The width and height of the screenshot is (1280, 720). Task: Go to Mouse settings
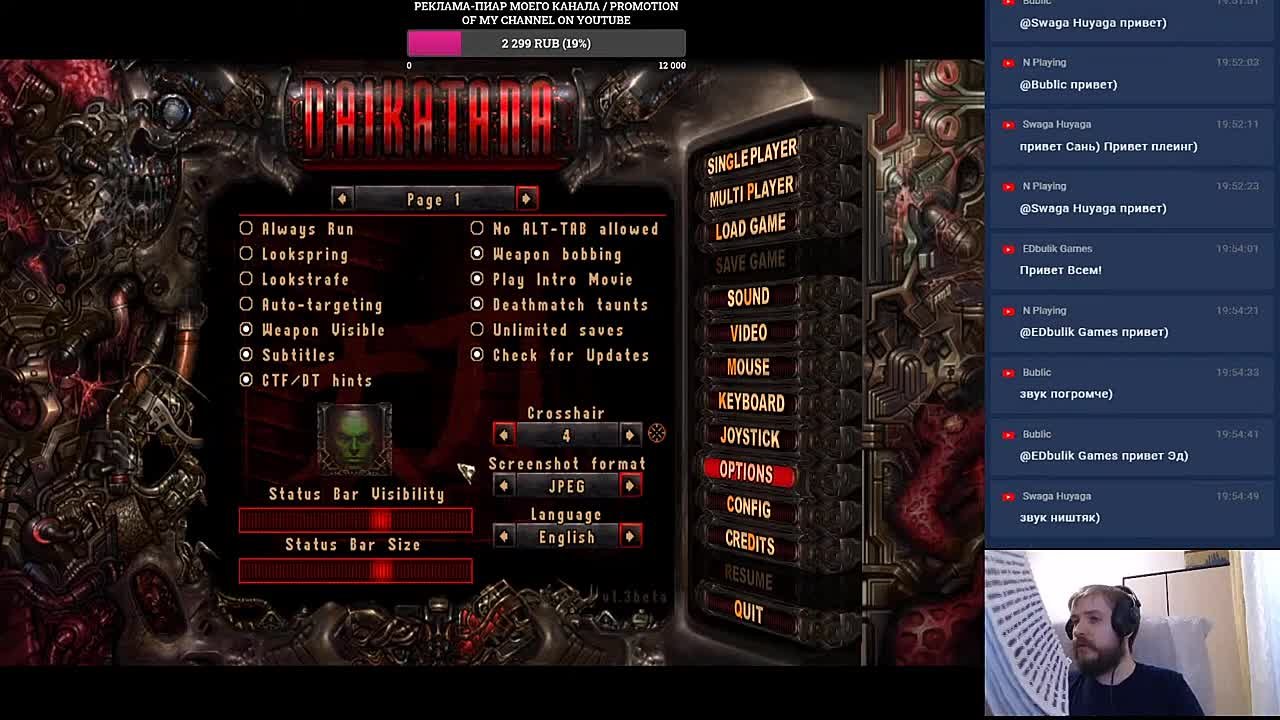(748, 367)
